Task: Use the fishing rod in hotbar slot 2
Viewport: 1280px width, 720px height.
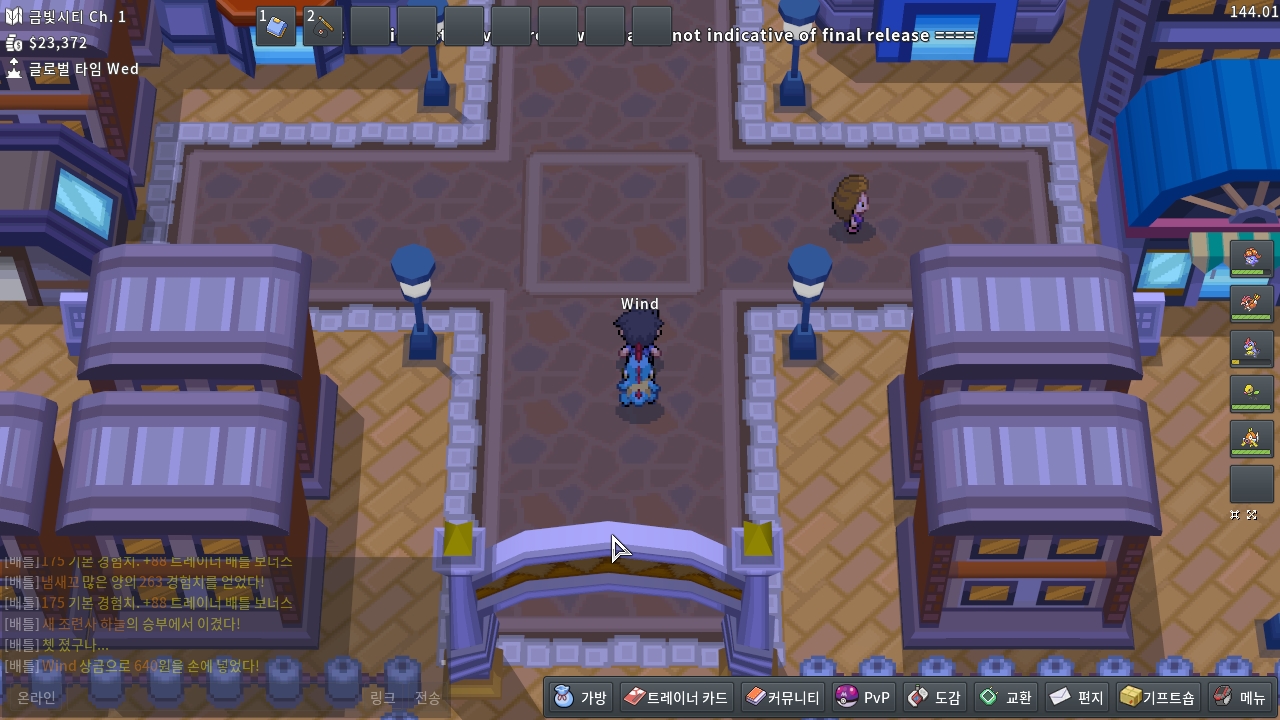Action: 324,26
